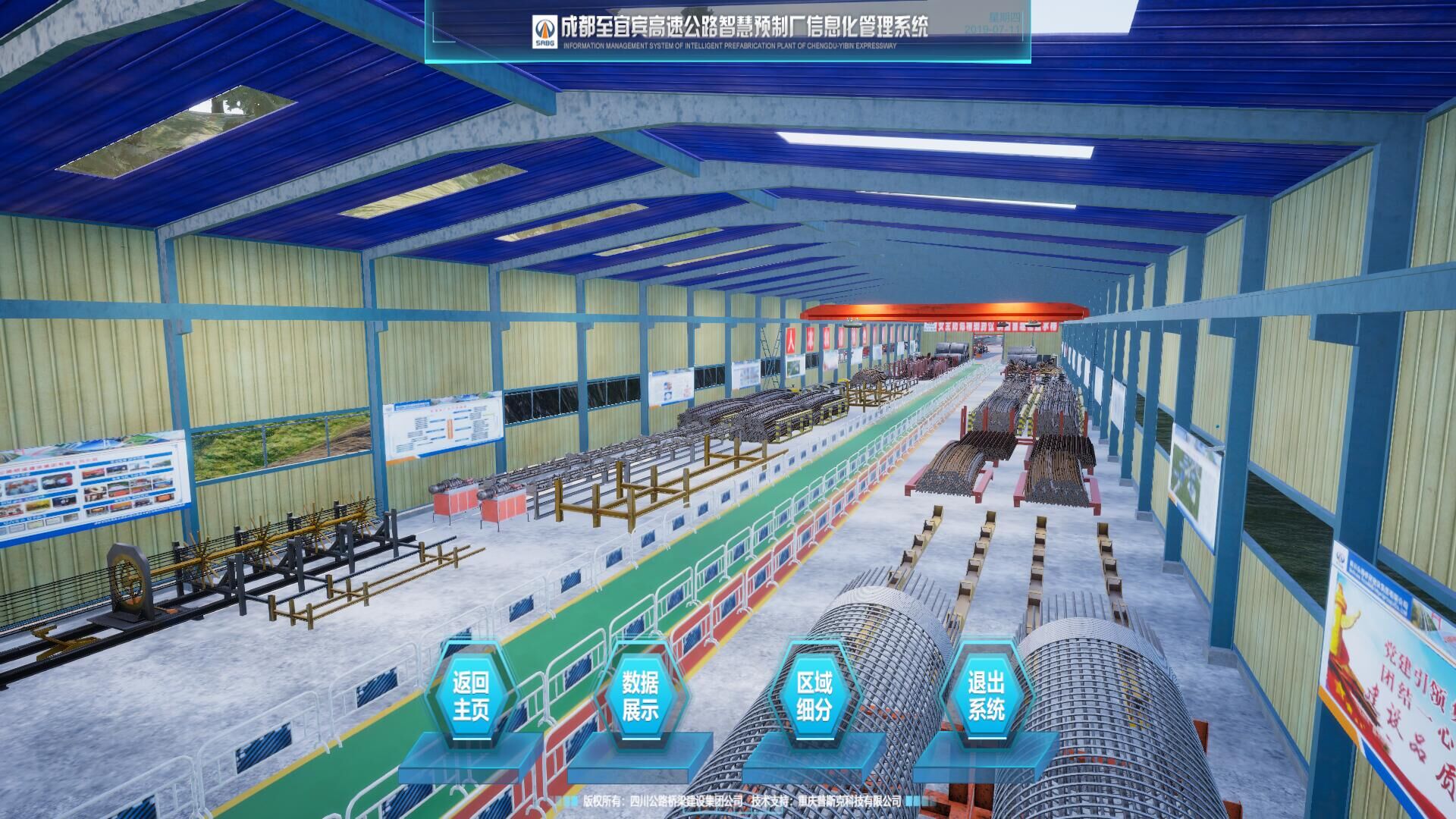Screen dimensions: 1456x819
Task: Select the 区域细分 area breakdown button
Action: [x=814, y=696]
